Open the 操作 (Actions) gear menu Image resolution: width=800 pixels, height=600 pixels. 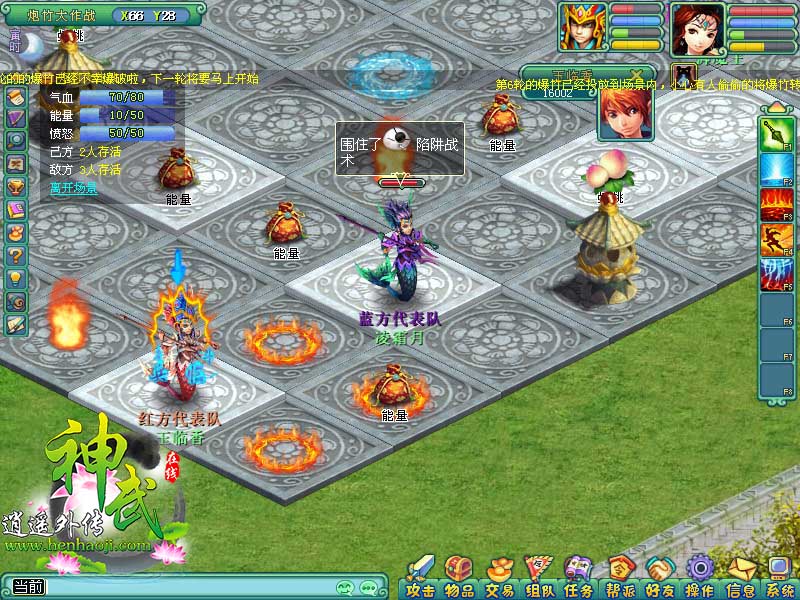699,575
